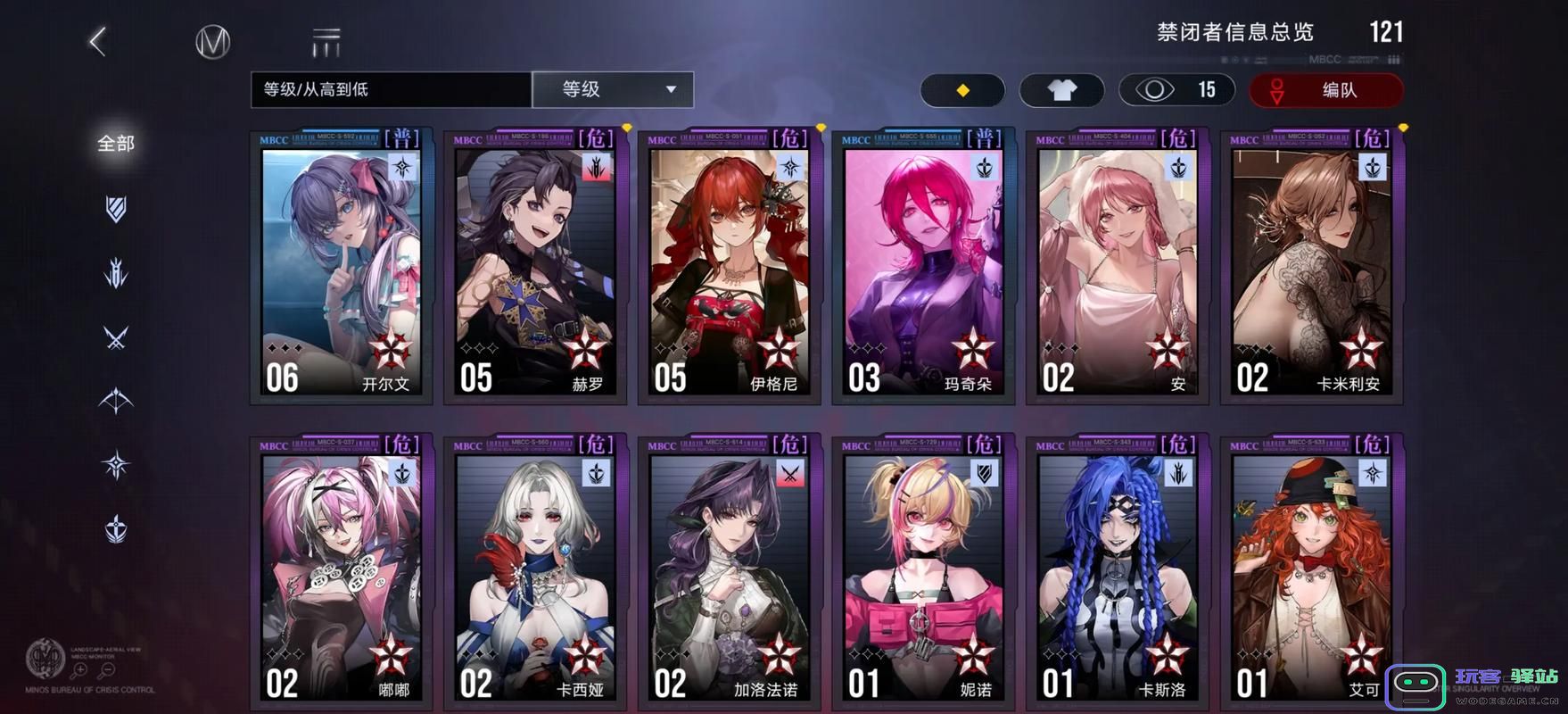Toggle the diamond rarity filter
Screen dimensions: 1568x714
pyautogui.click(x=961, y=90)
